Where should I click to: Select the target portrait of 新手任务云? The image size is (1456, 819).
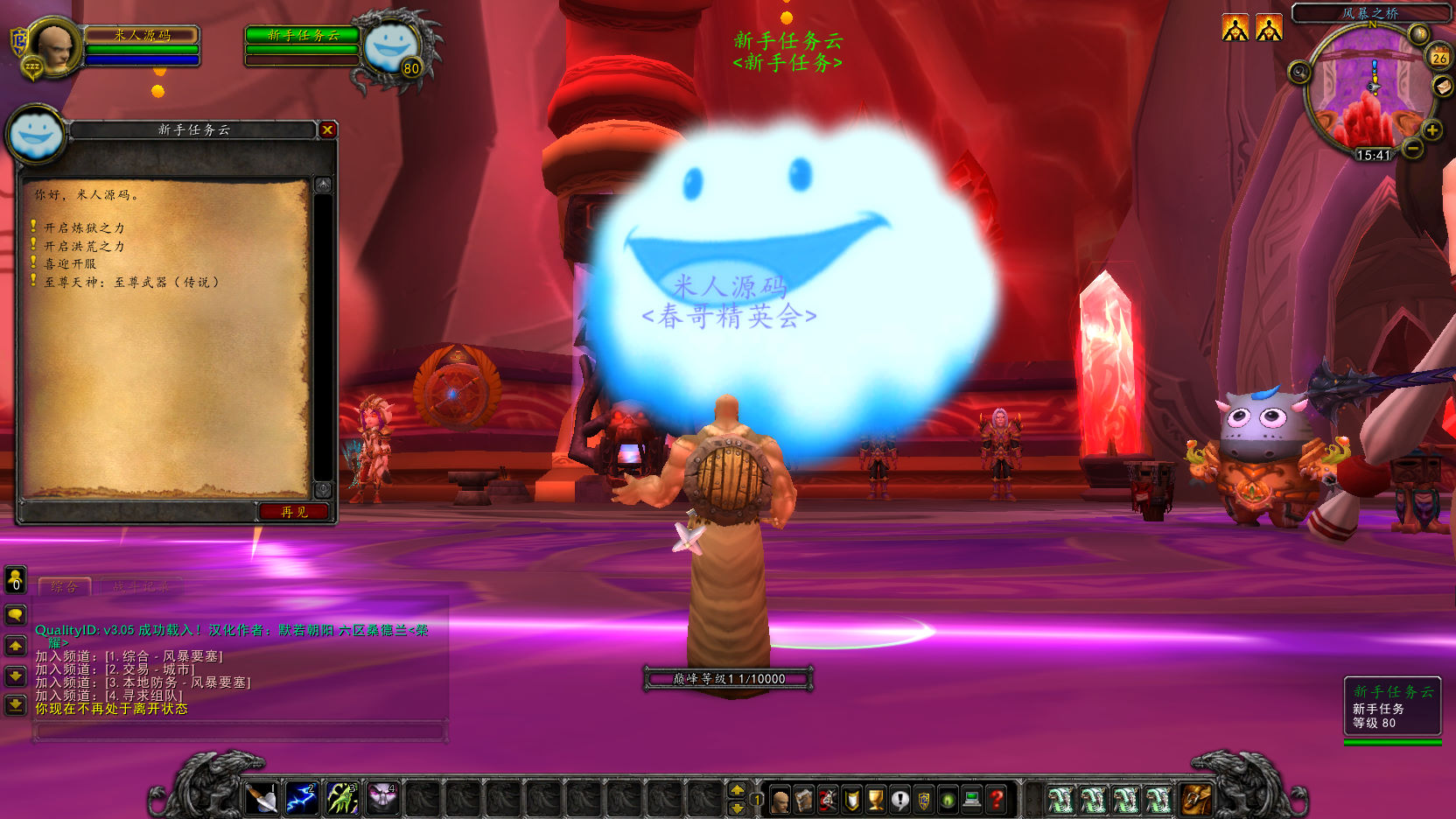pos(390,47)
